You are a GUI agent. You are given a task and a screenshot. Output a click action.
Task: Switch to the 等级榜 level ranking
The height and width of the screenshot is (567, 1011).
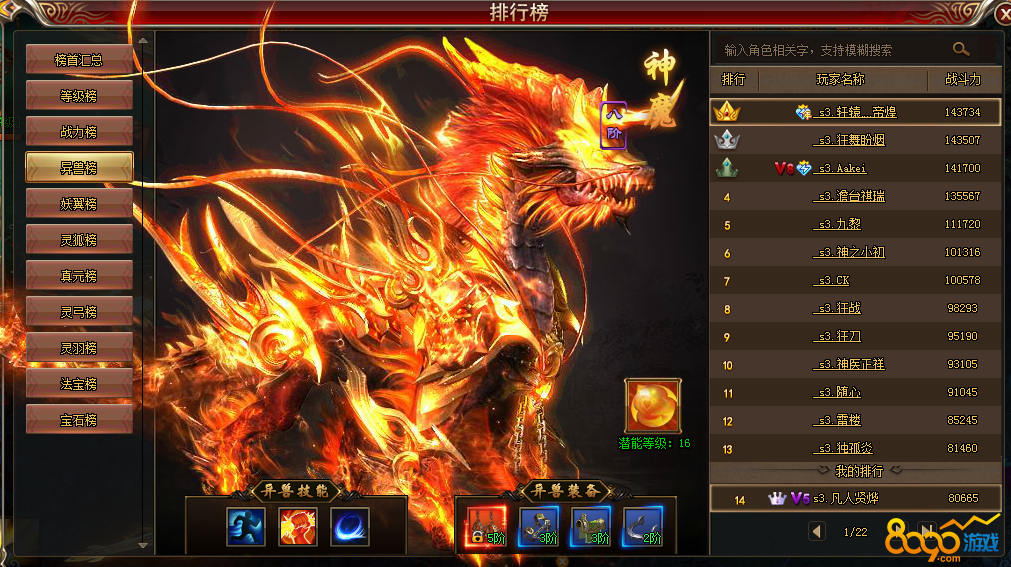79,96
